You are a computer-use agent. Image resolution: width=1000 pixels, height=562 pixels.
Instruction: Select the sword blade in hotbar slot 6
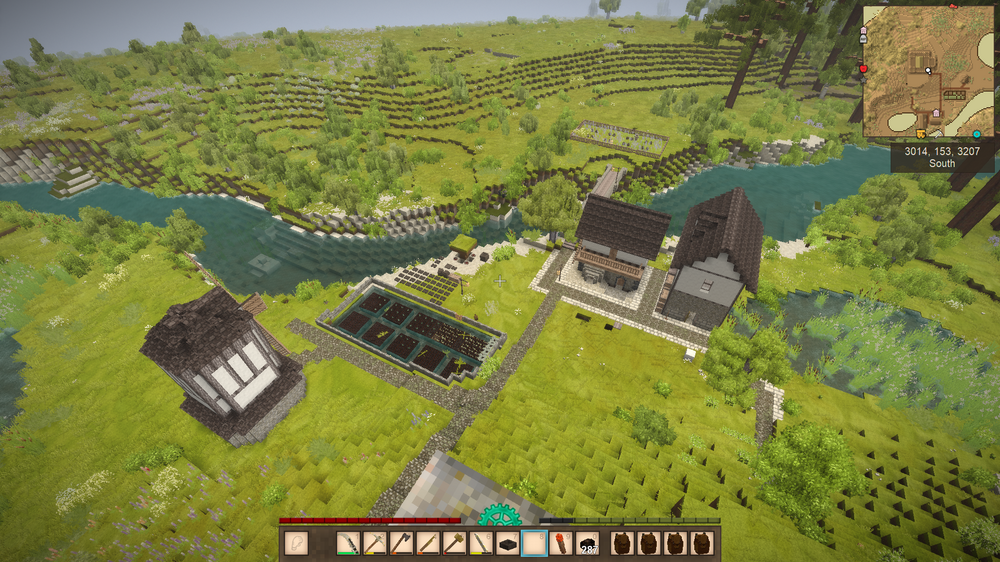[x=478, y=544]
